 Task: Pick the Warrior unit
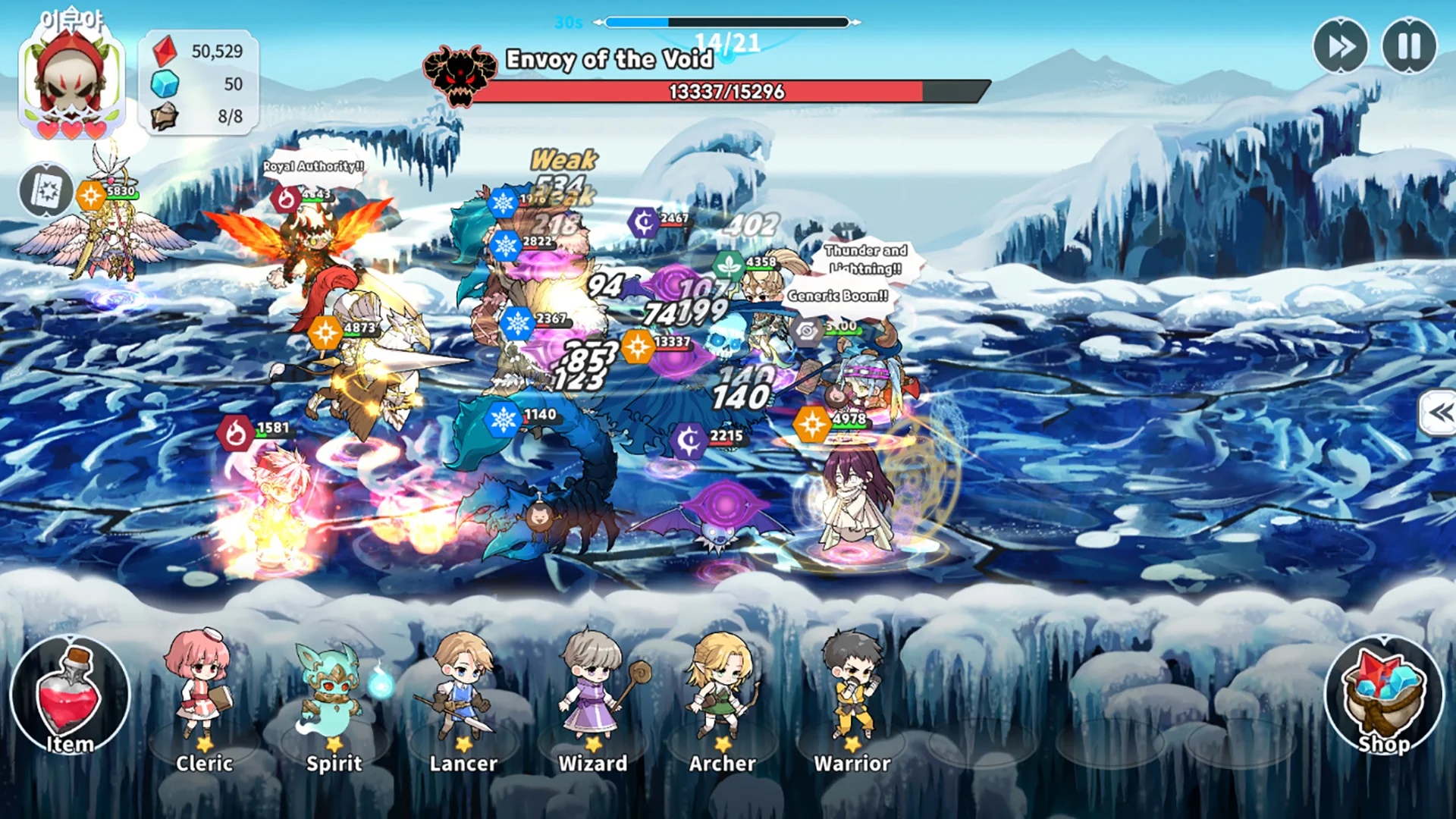click(x=852, y=698)
